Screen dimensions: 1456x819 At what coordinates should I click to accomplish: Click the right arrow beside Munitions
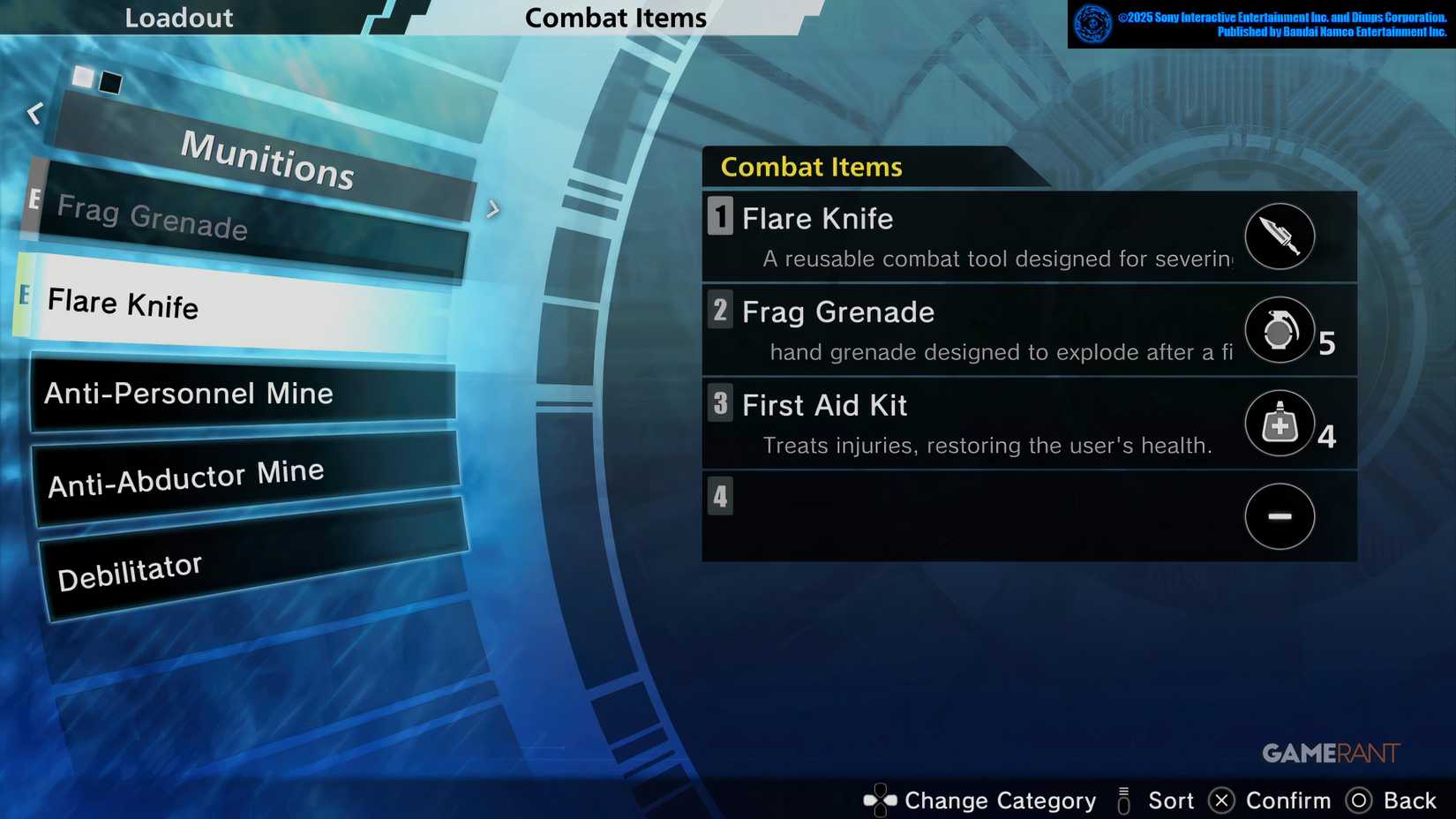coord(492,210)
